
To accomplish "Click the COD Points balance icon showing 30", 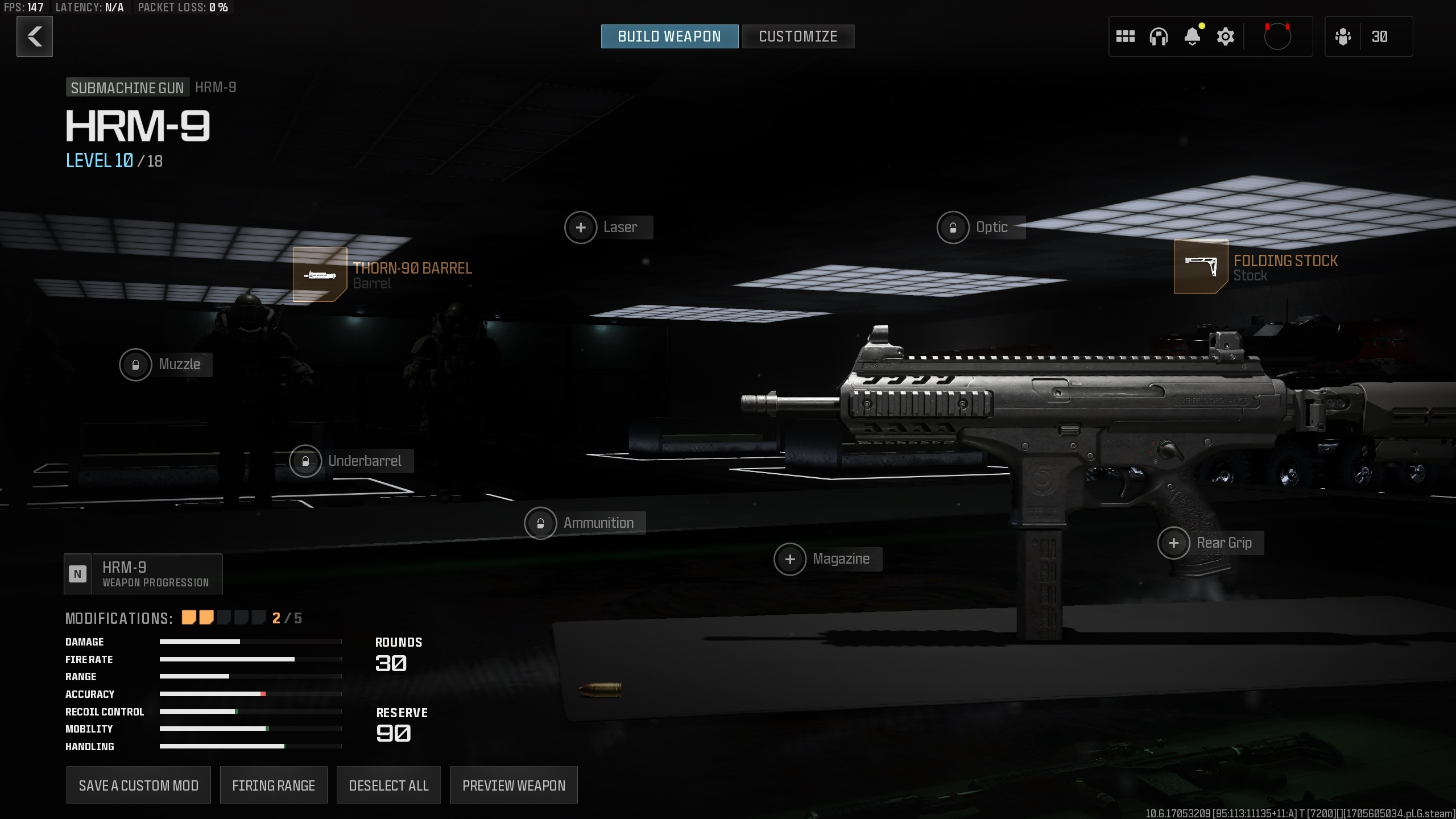I will coord(1368,36).
